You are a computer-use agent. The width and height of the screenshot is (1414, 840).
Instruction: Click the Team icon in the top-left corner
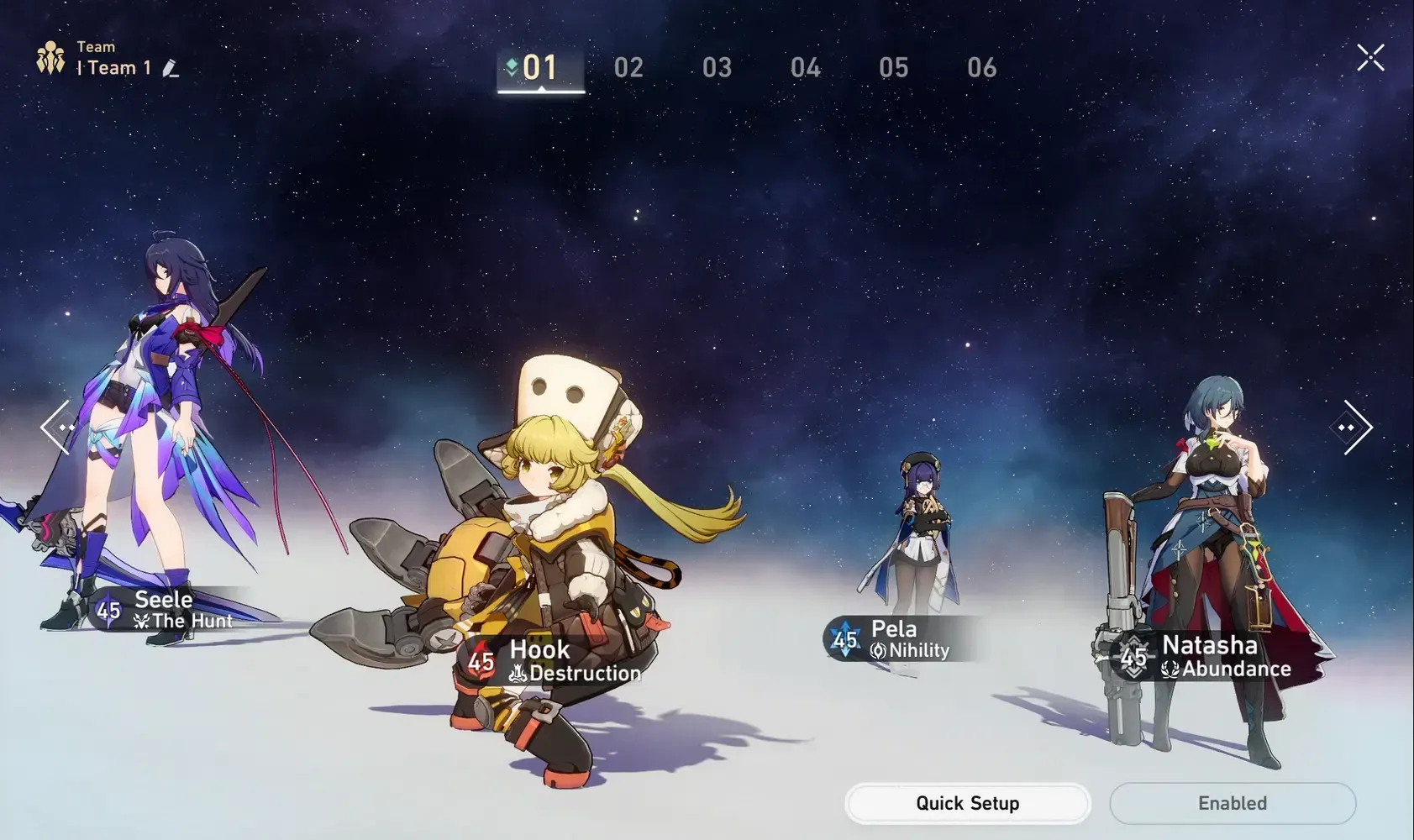pyautogui.click(x=50, y=57)
